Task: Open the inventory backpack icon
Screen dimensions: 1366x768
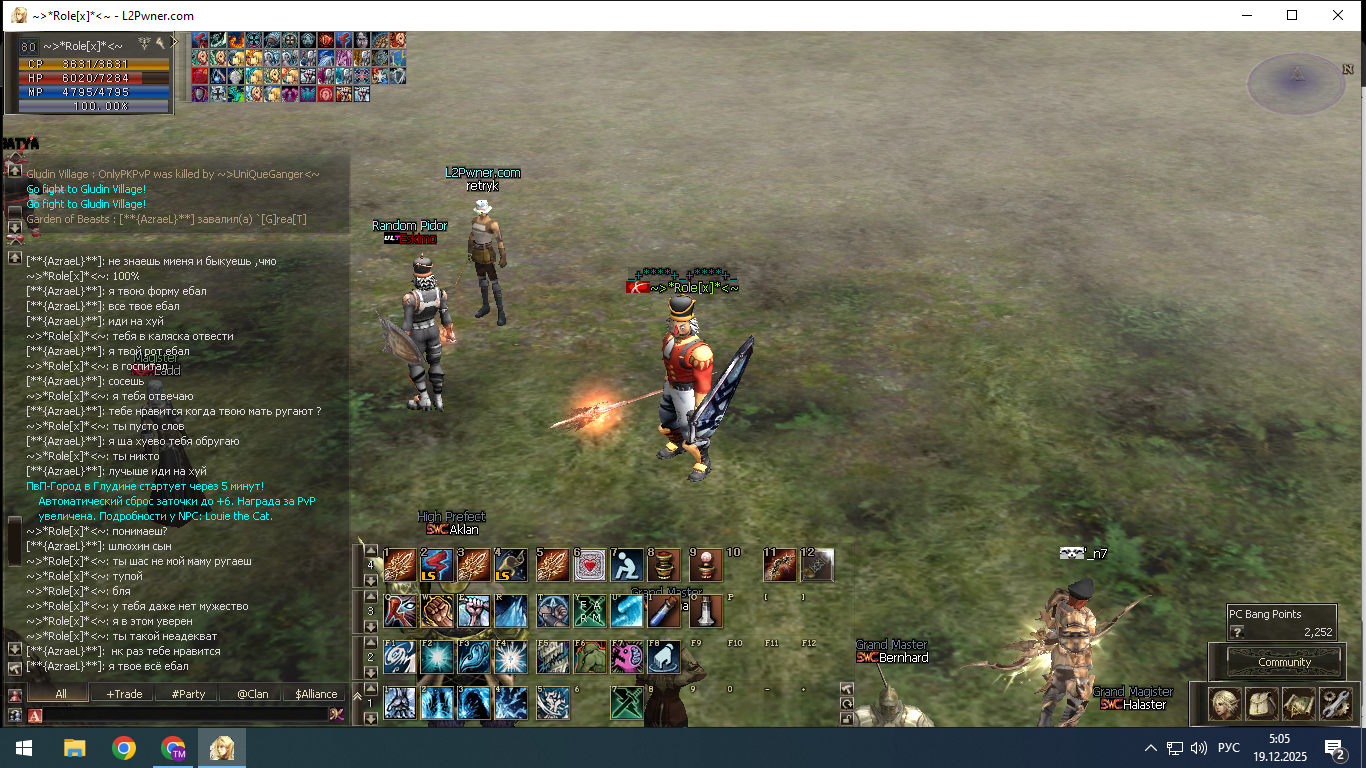Action: pyautogui.click(x=1262, y=704)
